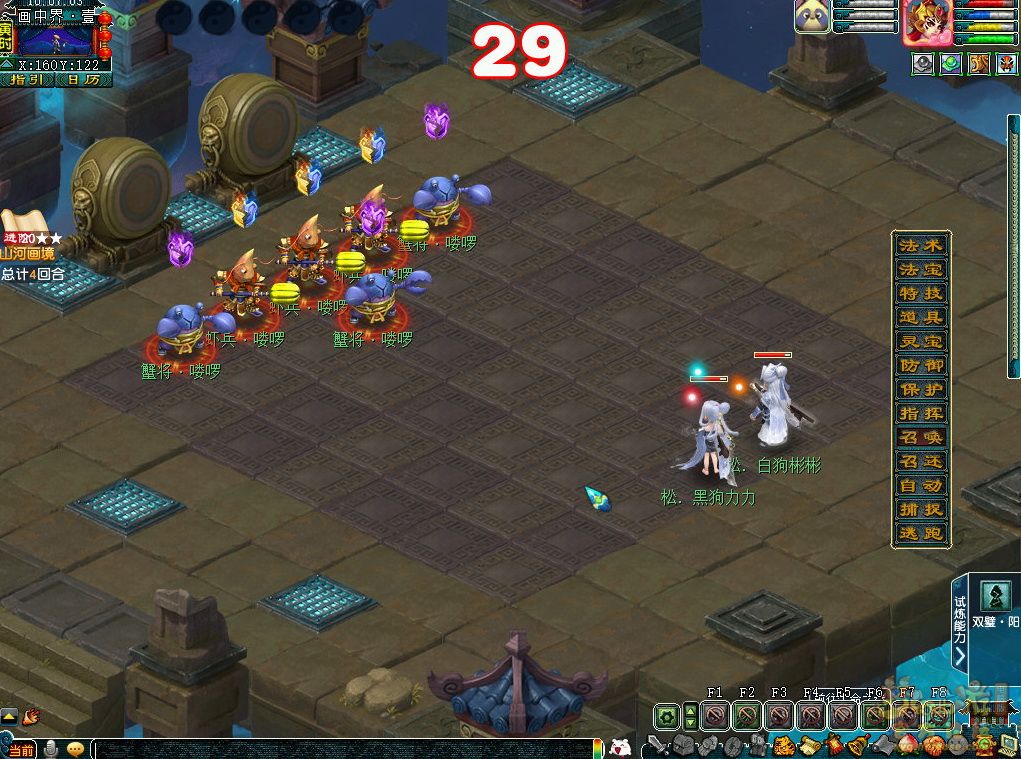This screenshot has width=1021, height=759.
Task: Choose the 捕捉 capture command
Action: pos(921,510)
